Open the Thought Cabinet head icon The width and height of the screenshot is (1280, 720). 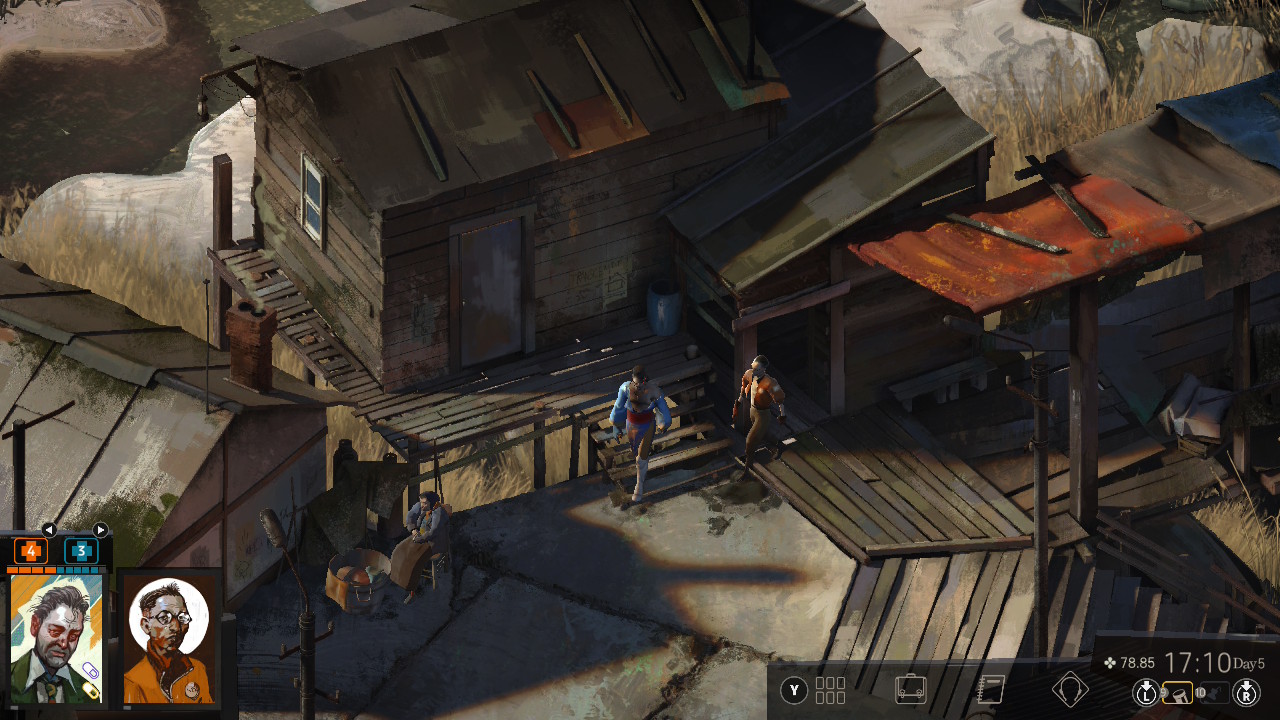click(1071, 690)
